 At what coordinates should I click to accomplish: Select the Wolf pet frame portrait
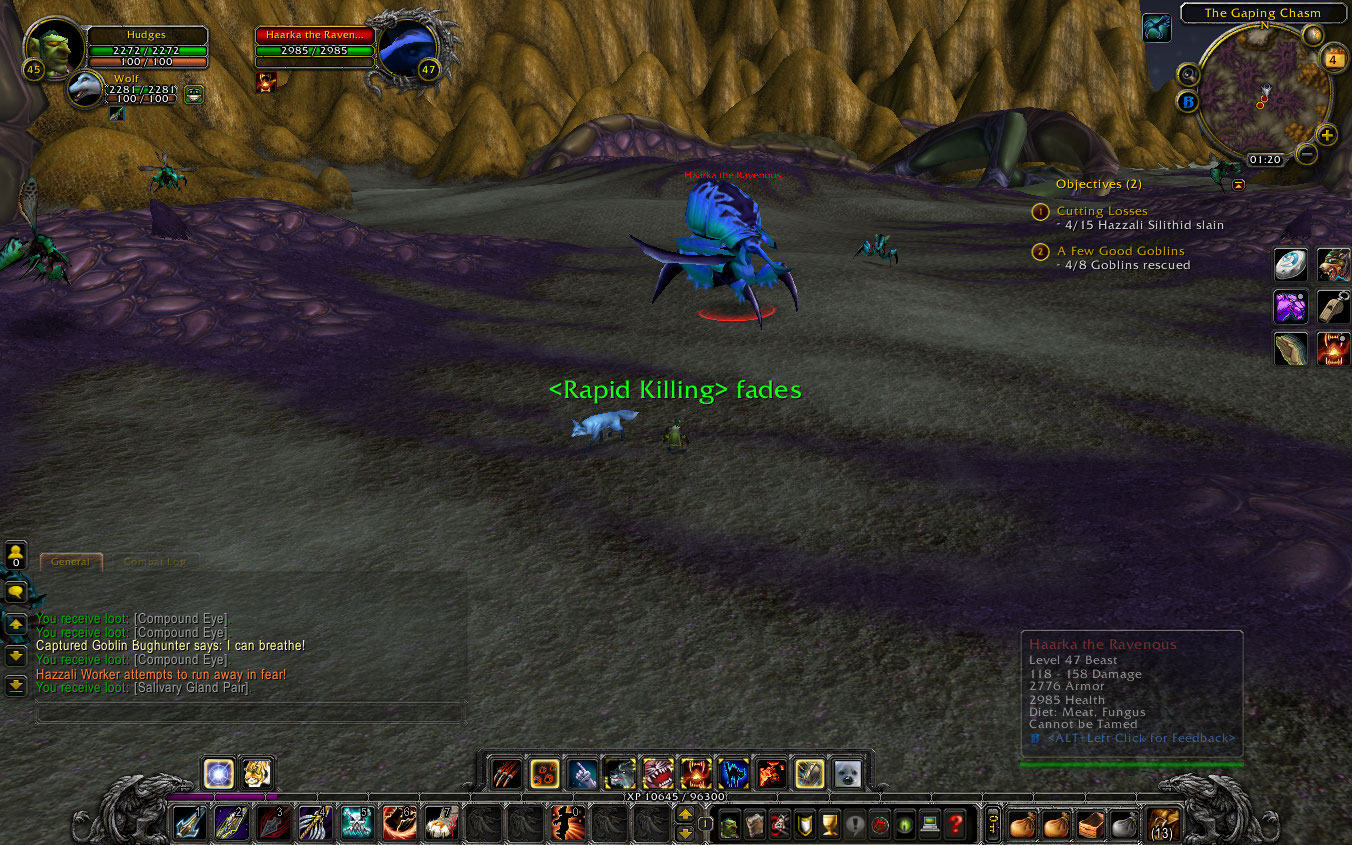coord(86,89)
